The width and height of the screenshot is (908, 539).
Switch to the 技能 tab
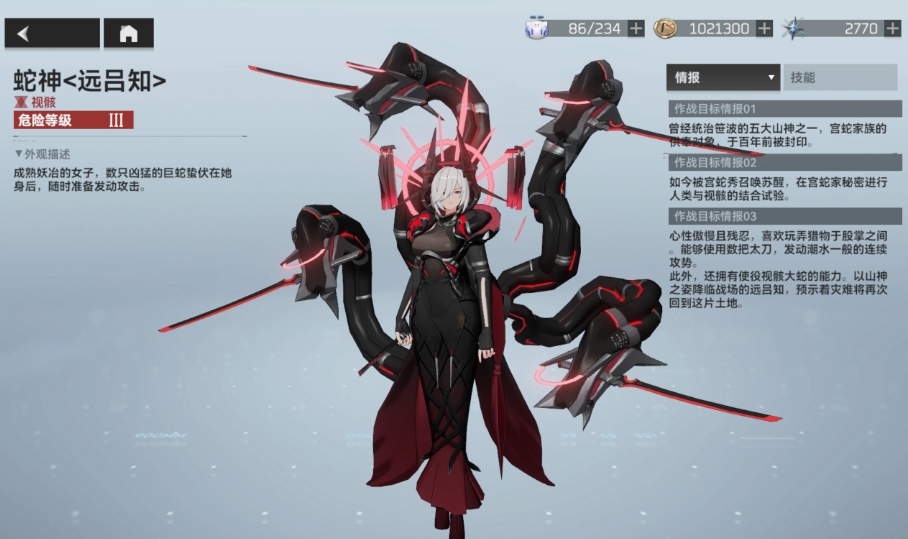pos(840,77)
